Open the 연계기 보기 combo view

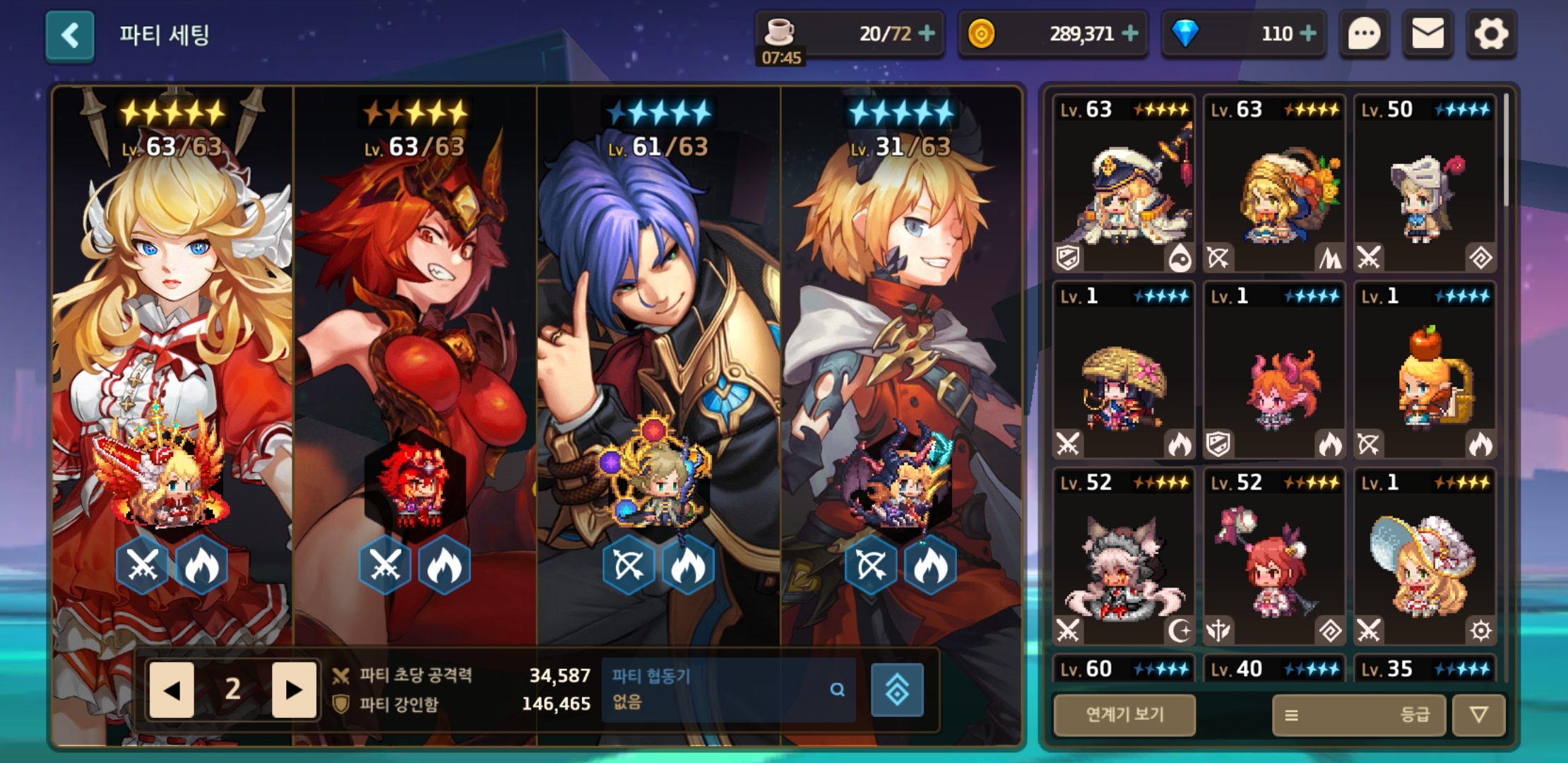tap(1124, 715)
